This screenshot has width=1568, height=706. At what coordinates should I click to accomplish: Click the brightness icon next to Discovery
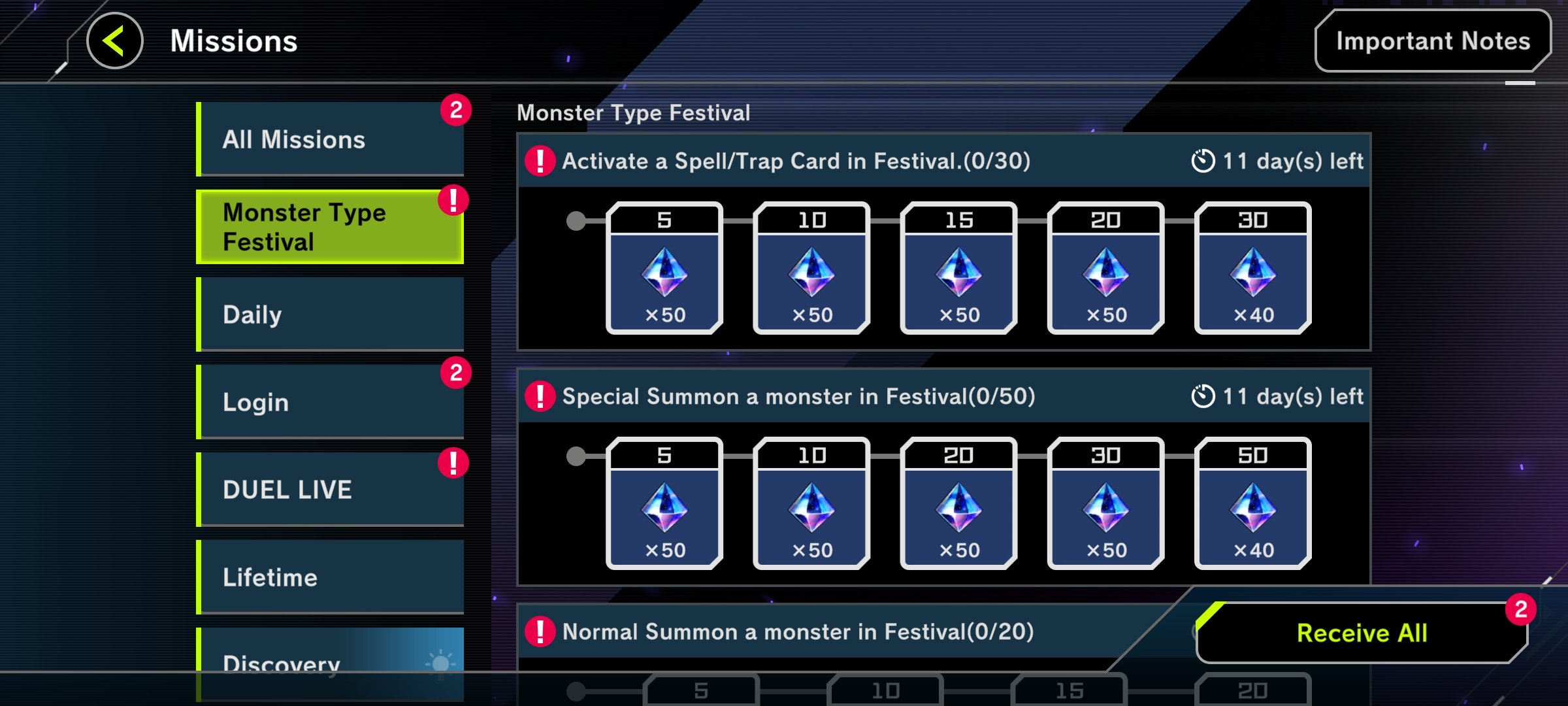[x=442, y=662]
